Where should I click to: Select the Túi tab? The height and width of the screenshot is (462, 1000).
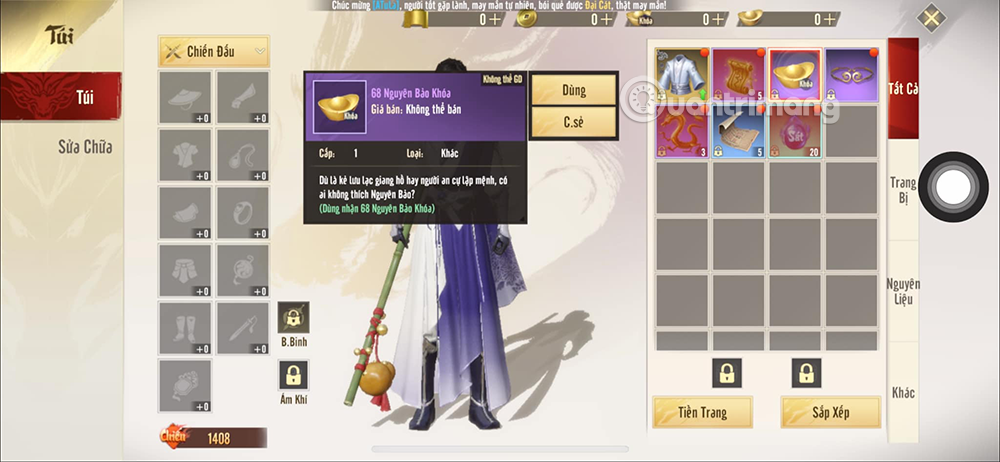(61, 96)
